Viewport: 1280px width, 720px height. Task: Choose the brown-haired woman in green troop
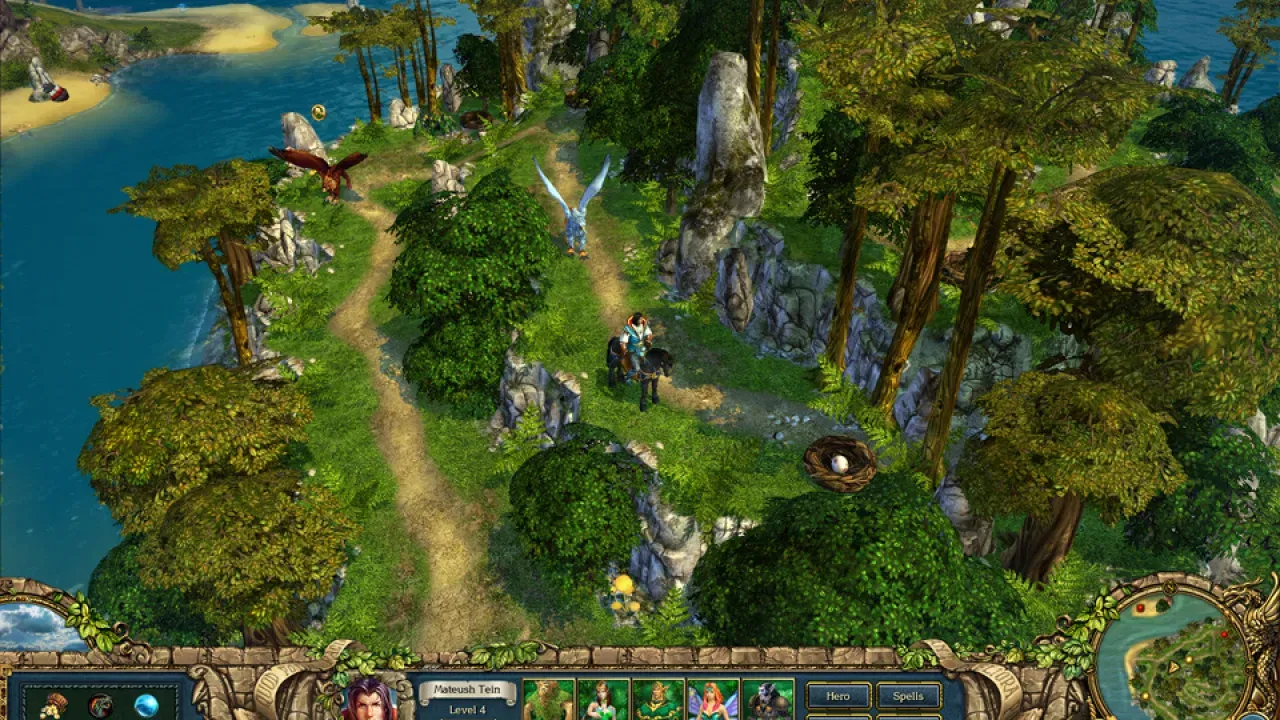pyautogui.click(x=603, y=700)
